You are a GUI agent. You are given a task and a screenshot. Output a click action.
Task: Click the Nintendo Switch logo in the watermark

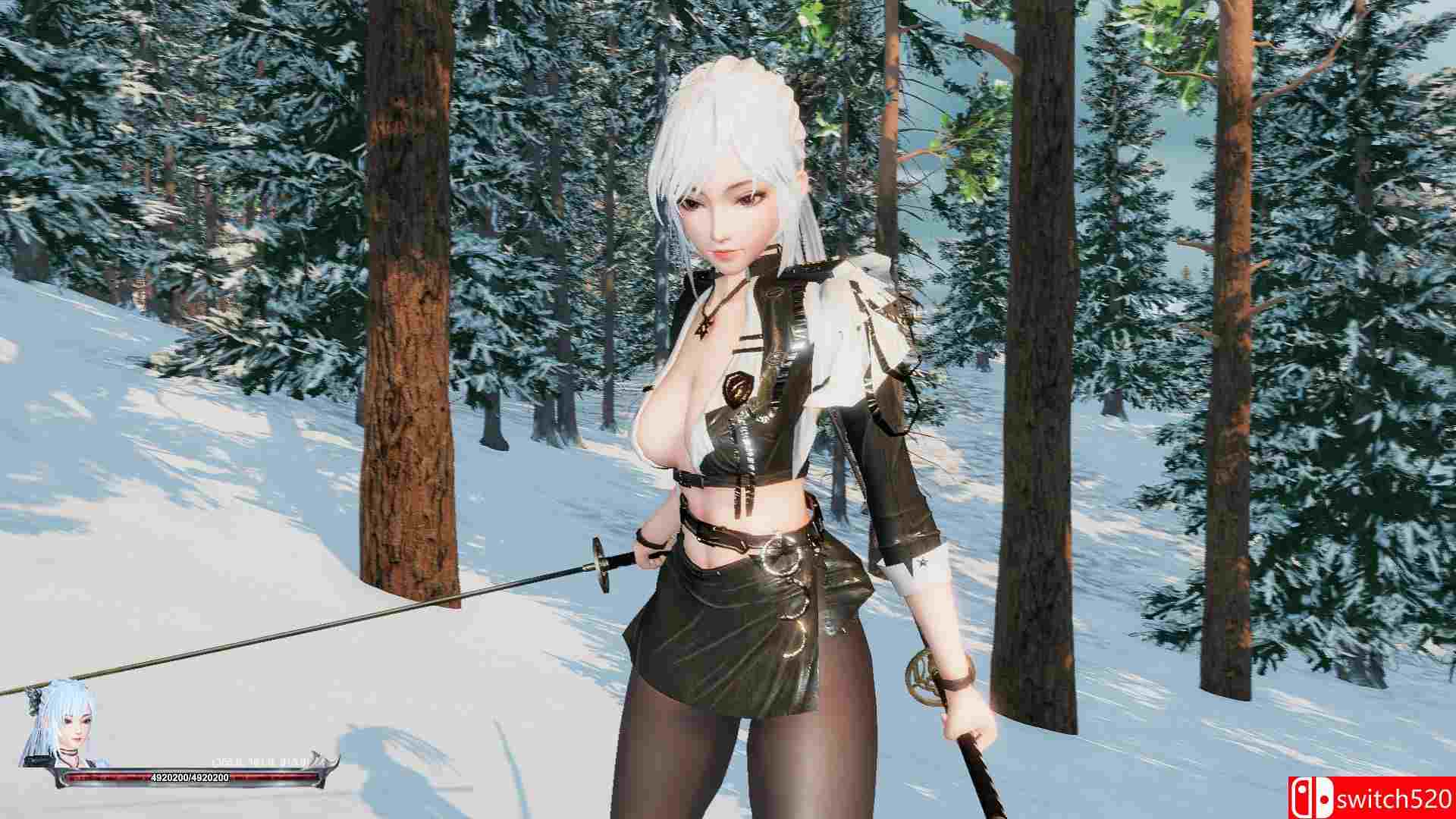(x=1313, y=797)
